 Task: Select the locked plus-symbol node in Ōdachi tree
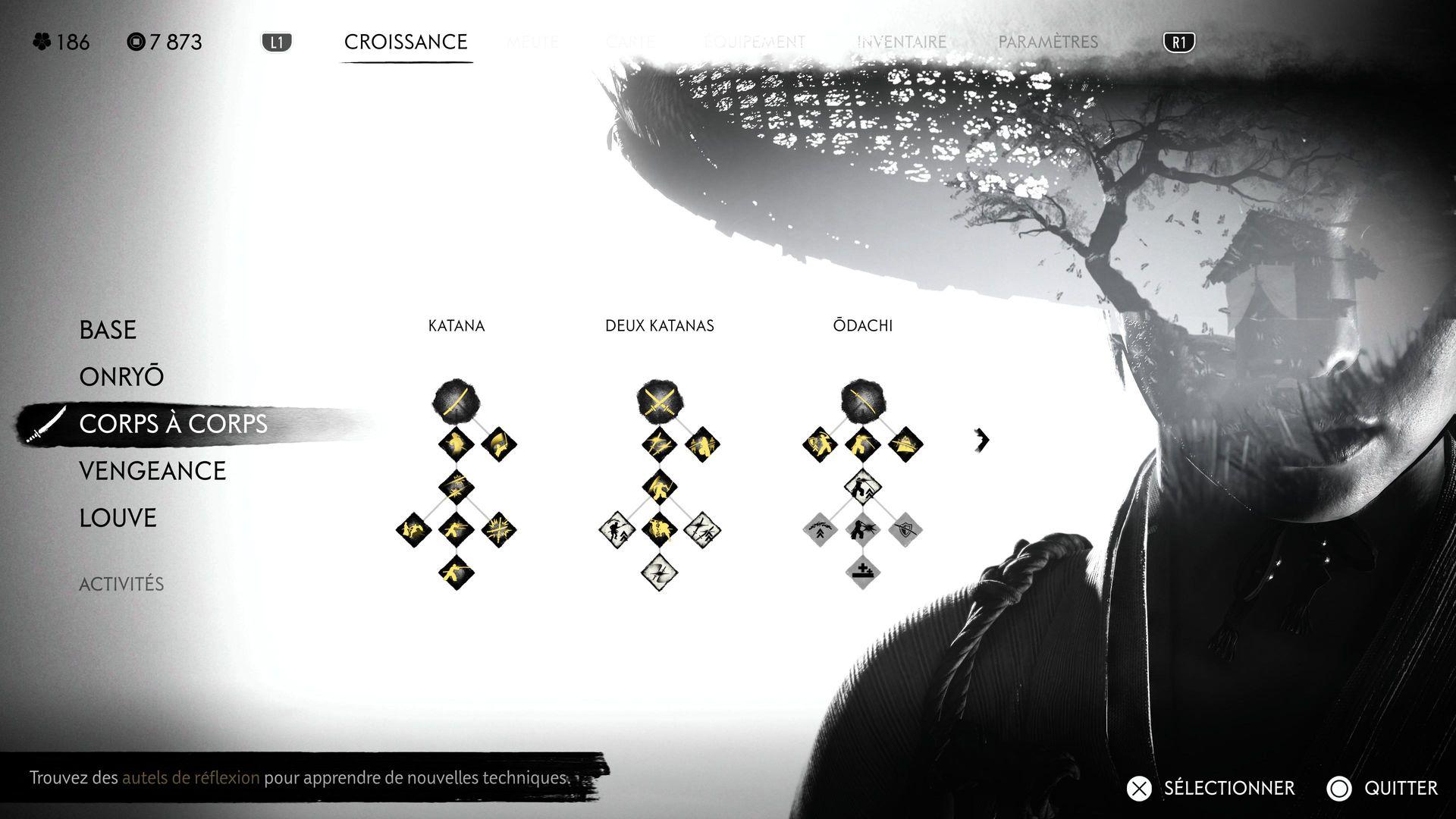click(862, 570)
